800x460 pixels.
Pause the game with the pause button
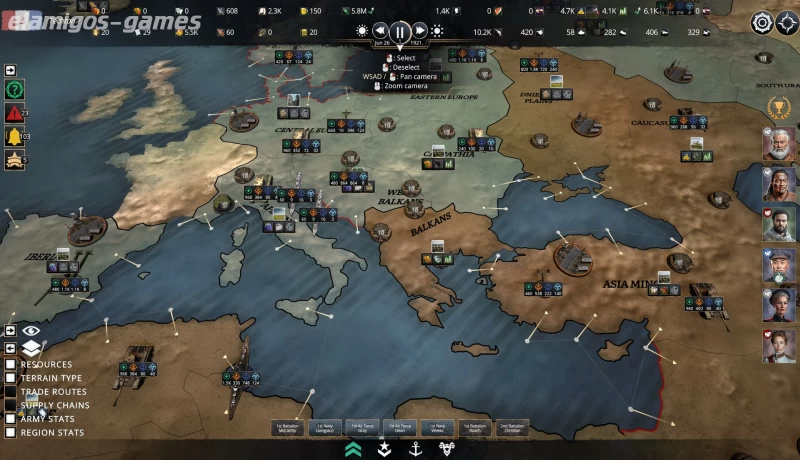tap(399, 31)
